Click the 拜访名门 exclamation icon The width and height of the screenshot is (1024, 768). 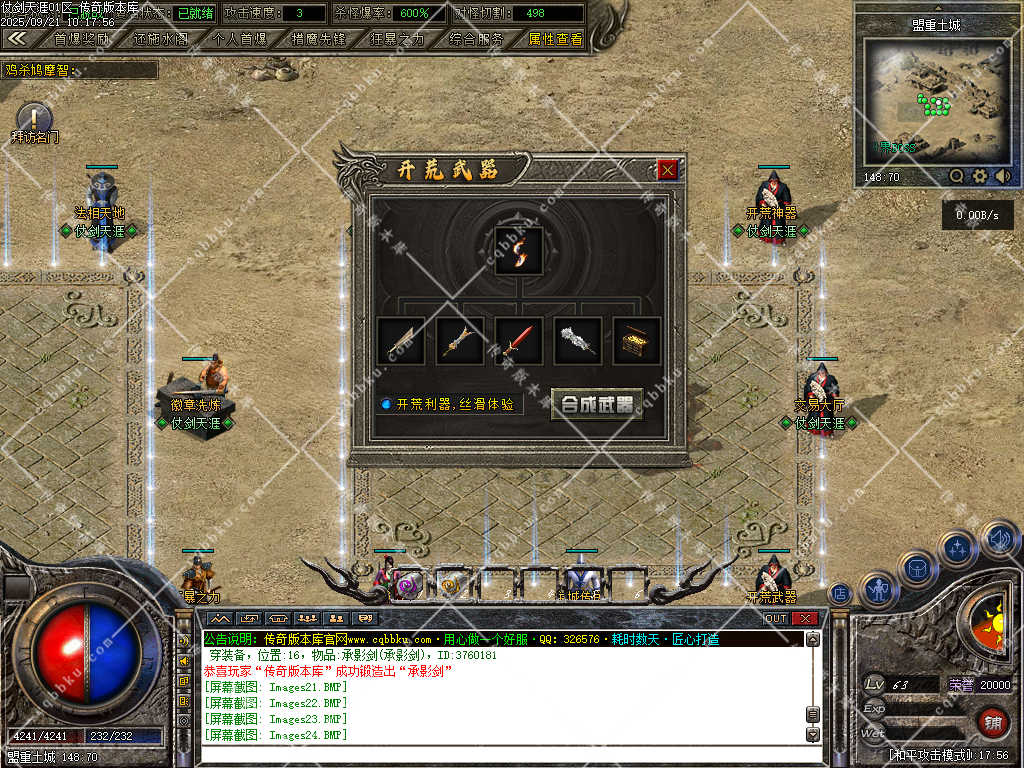[x=34, y=118]
